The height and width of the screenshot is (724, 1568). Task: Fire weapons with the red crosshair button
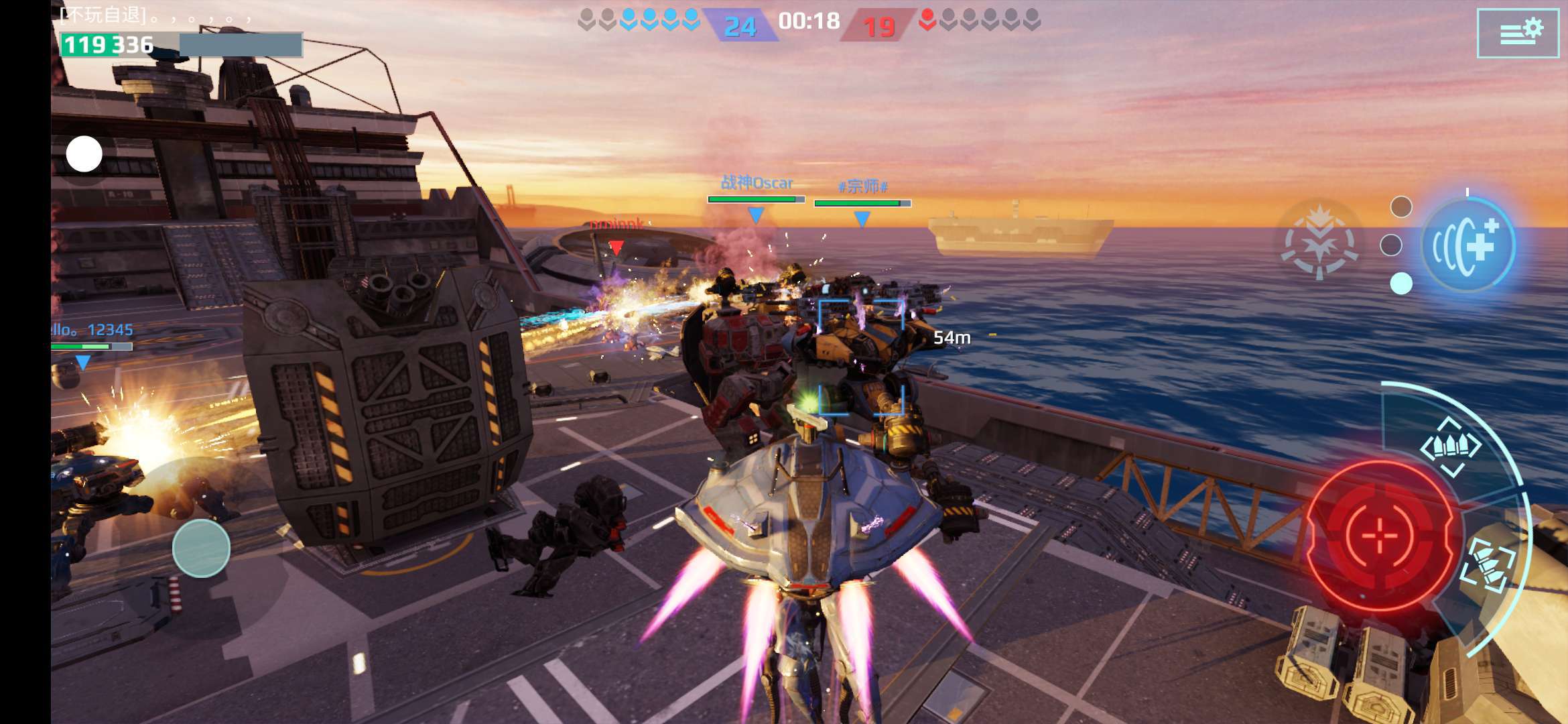(x=1379, y=536)
